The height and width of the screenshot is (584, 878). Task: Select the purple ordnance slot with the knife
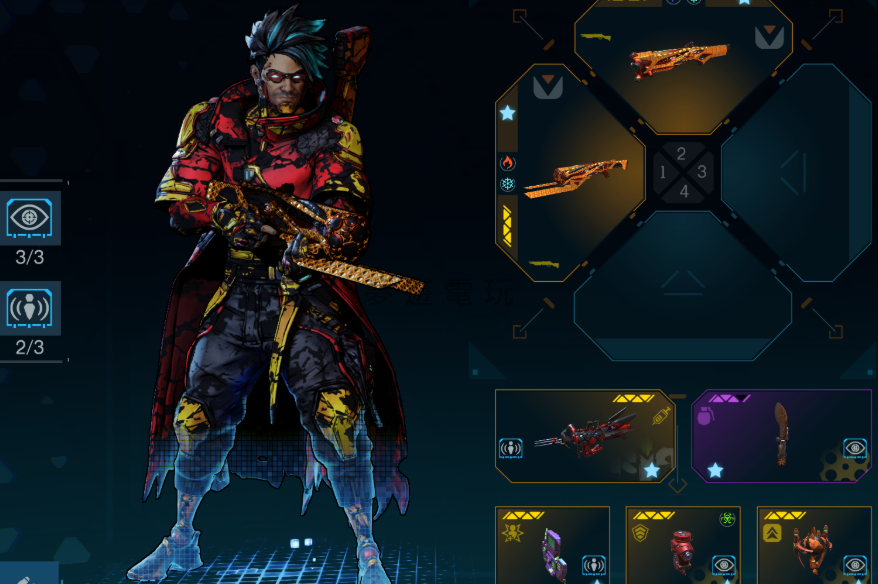781,434
